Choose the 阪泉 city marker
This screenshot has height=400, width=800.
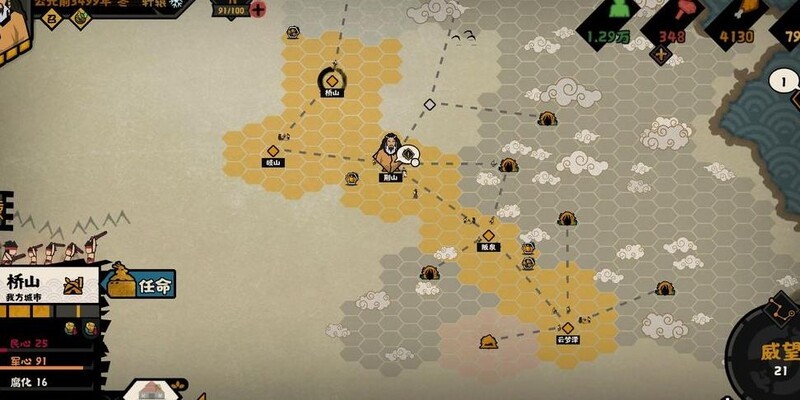(488, 237)
